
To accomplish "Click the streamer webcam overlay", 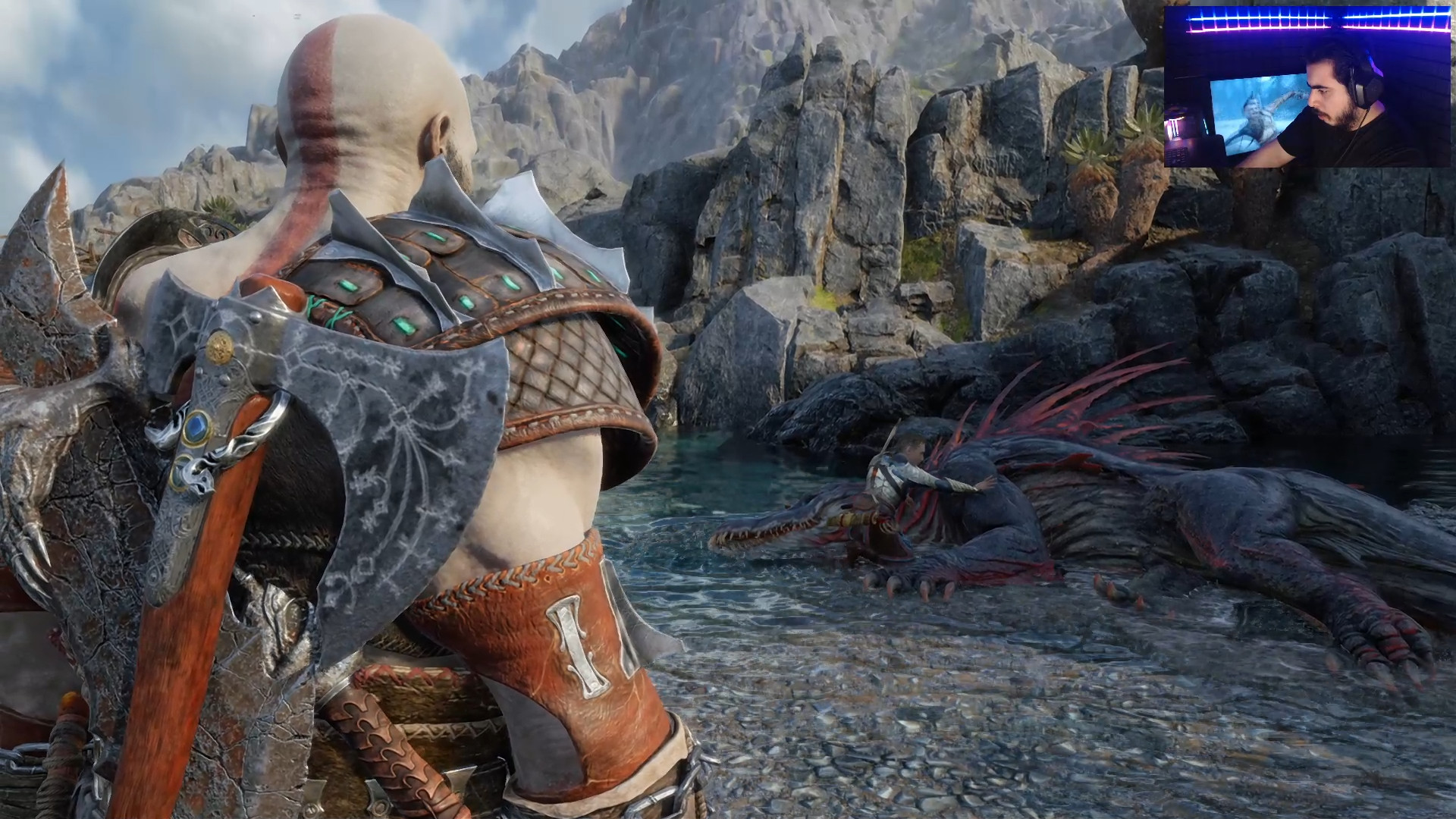I will tap(1307, 87).
